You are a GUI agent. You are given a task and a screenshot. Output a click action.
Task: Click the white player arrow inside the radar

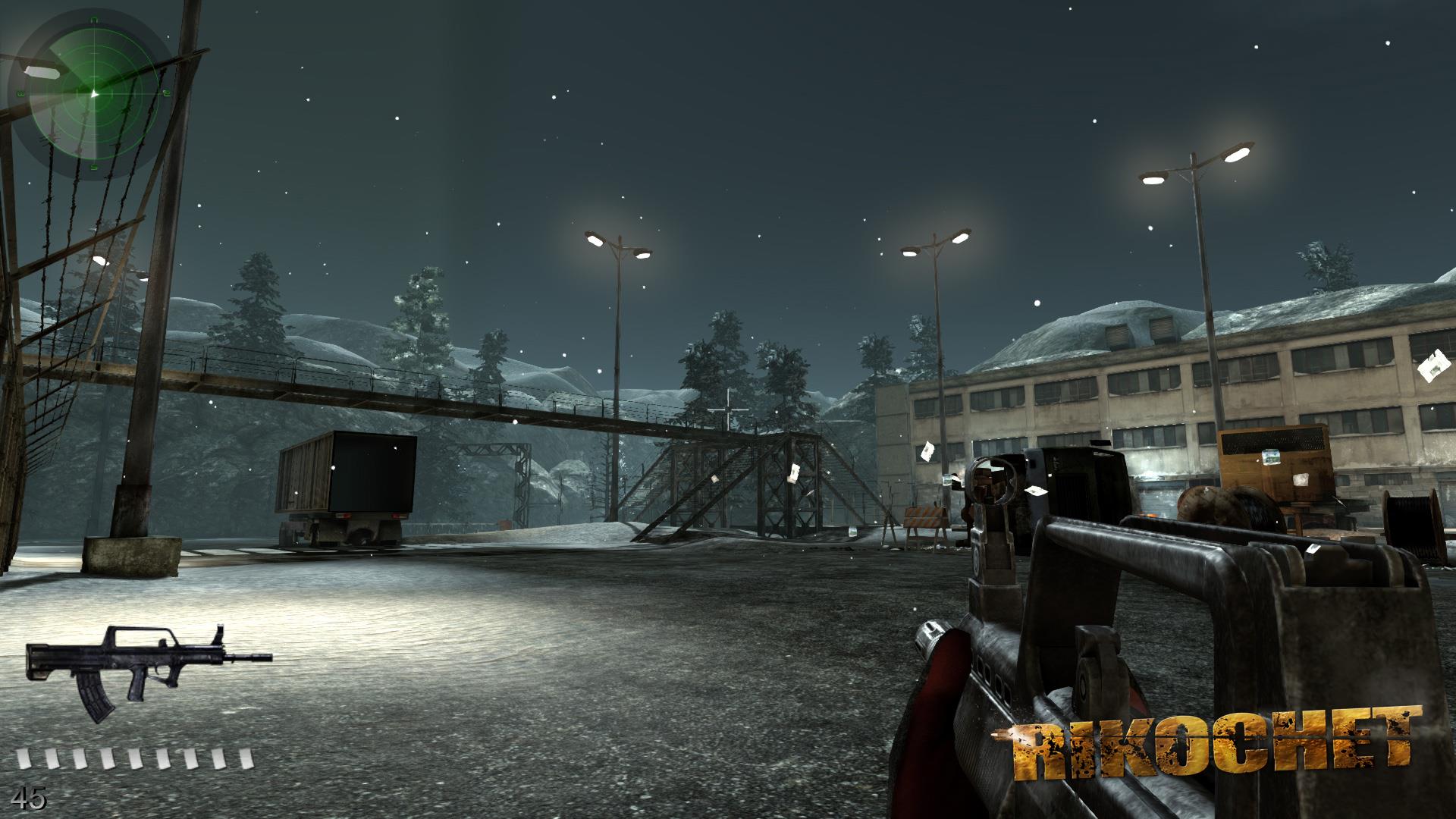(x=95, y=93)
